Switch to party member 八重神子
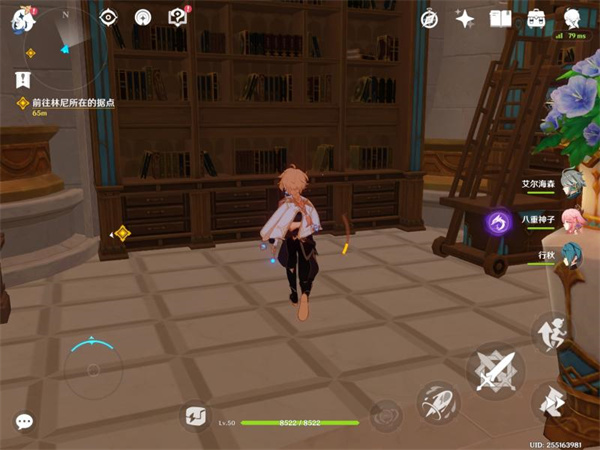This screenshot has width=600, height=450. tap(570, 220)
